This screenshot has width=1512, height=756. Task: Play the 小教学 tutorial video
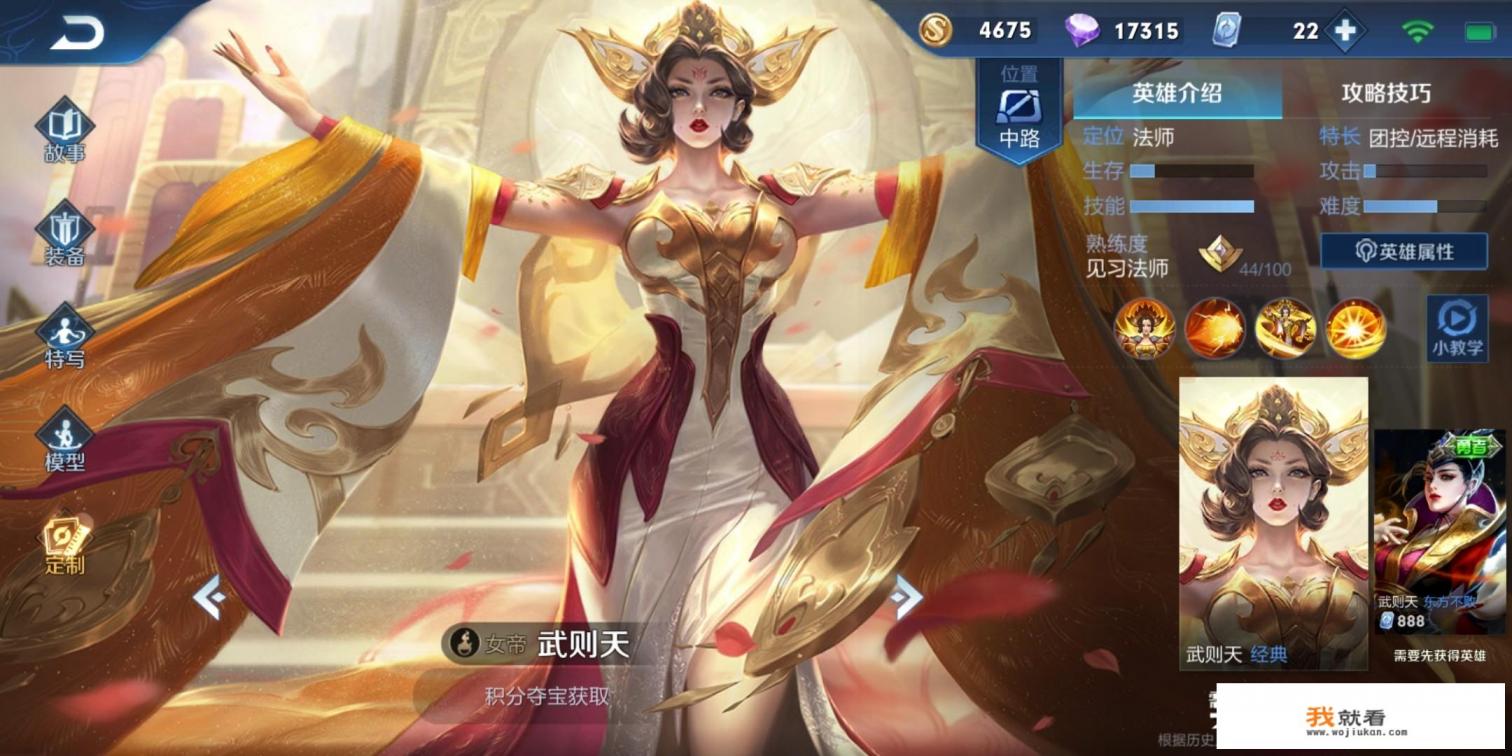pyautogui.click(x=1456, y=326)
